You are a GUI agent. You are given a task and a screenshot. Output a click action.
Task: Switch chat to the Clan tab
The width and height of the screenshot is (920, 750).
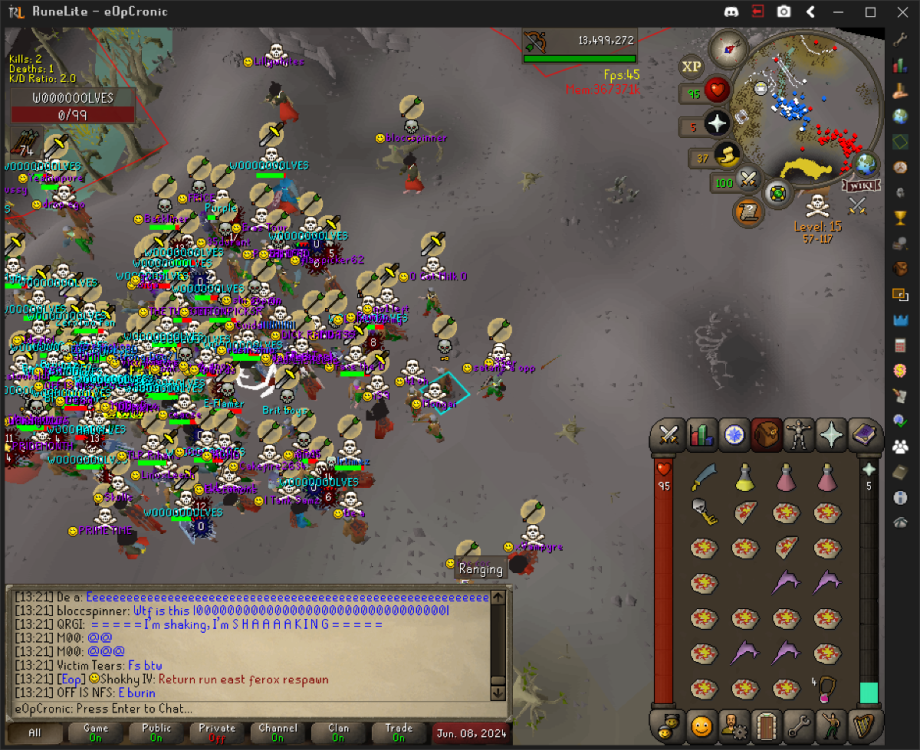[338, 732]
